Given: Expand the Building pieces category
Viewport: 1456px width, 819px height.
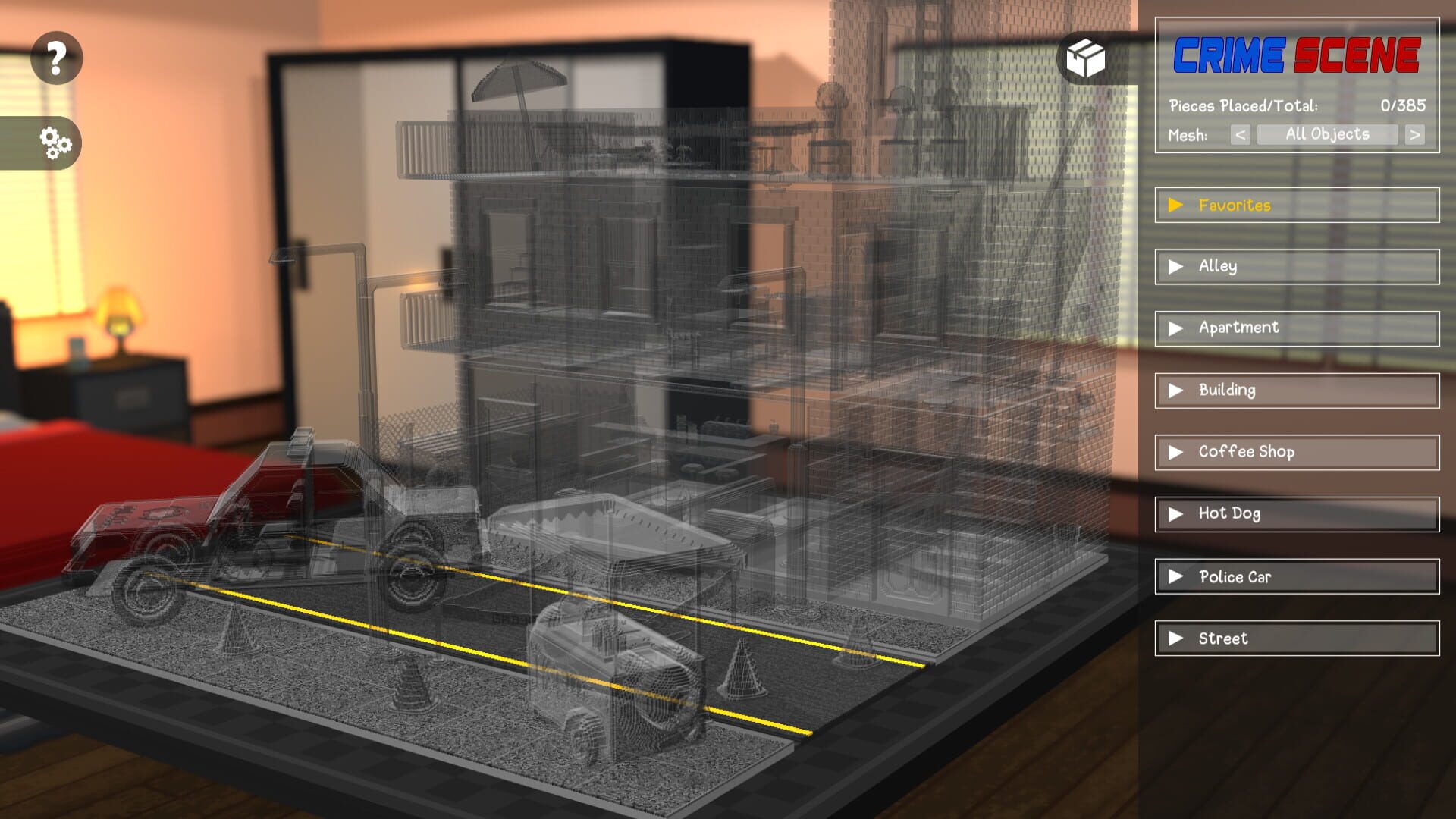Looking at the screenshot, I should tap(1176, 390).
